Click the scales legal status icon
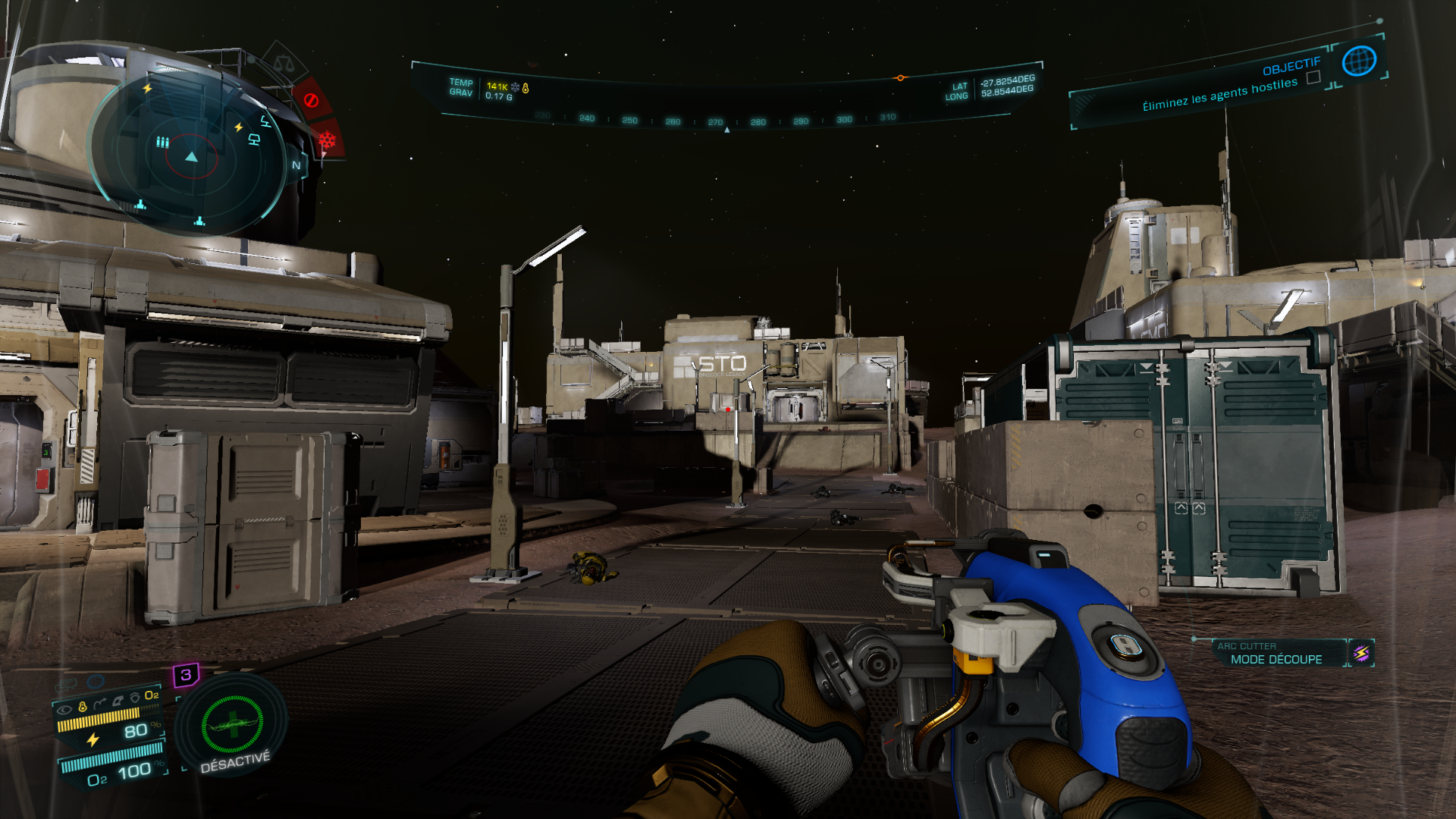 pos(284,63)
